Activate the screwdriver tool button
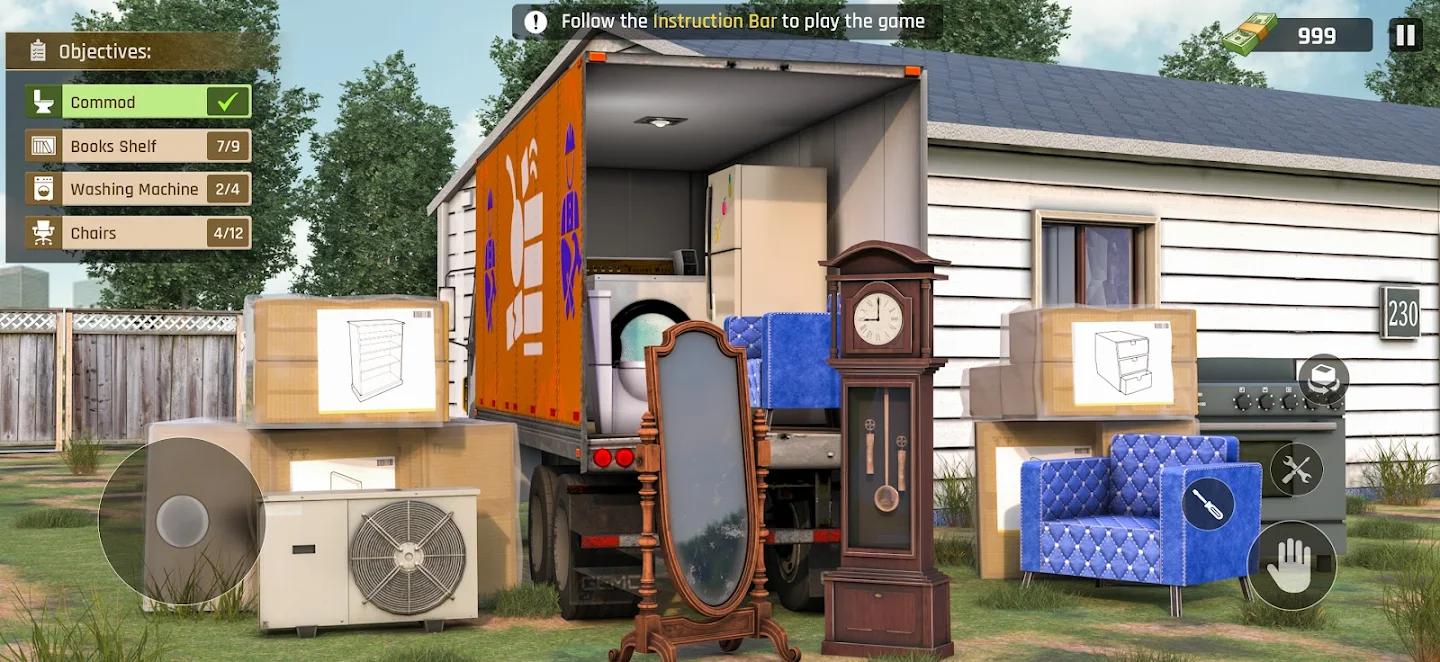This screenshot has height=662, width=1440. 1208,504
